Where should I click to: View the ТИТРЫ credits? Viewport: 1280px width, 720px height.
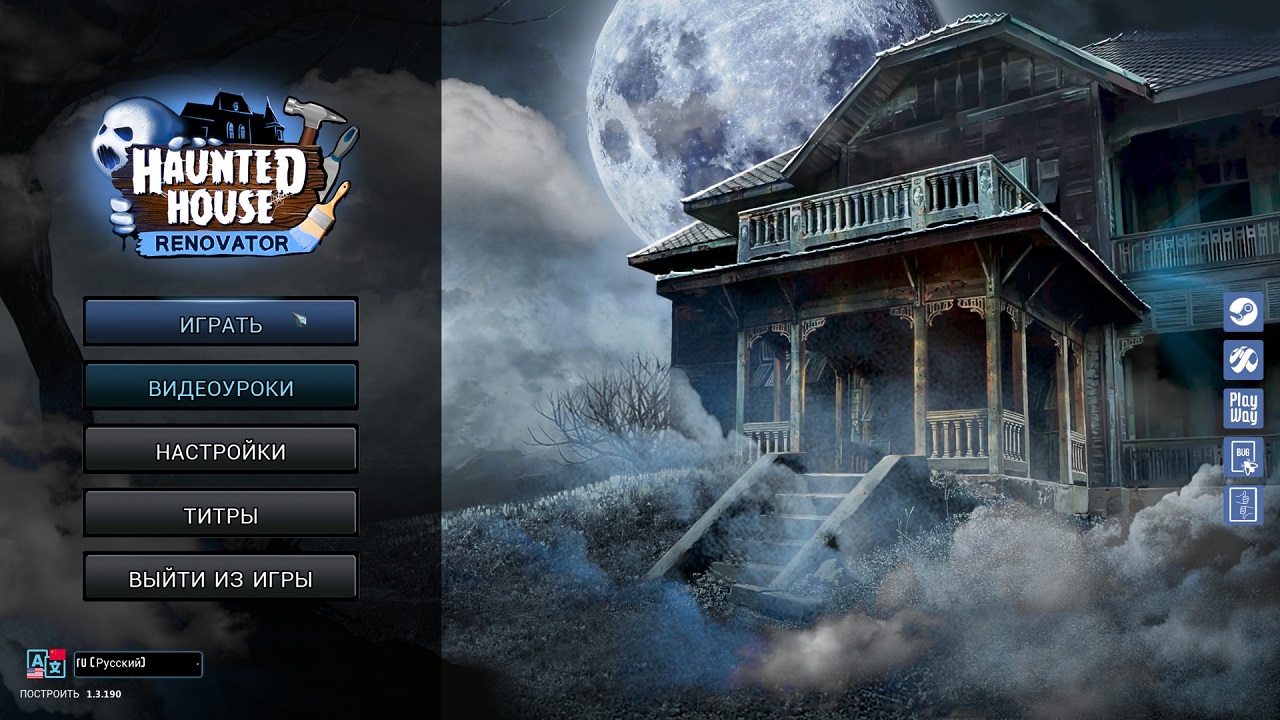click(x=220, y=512)
